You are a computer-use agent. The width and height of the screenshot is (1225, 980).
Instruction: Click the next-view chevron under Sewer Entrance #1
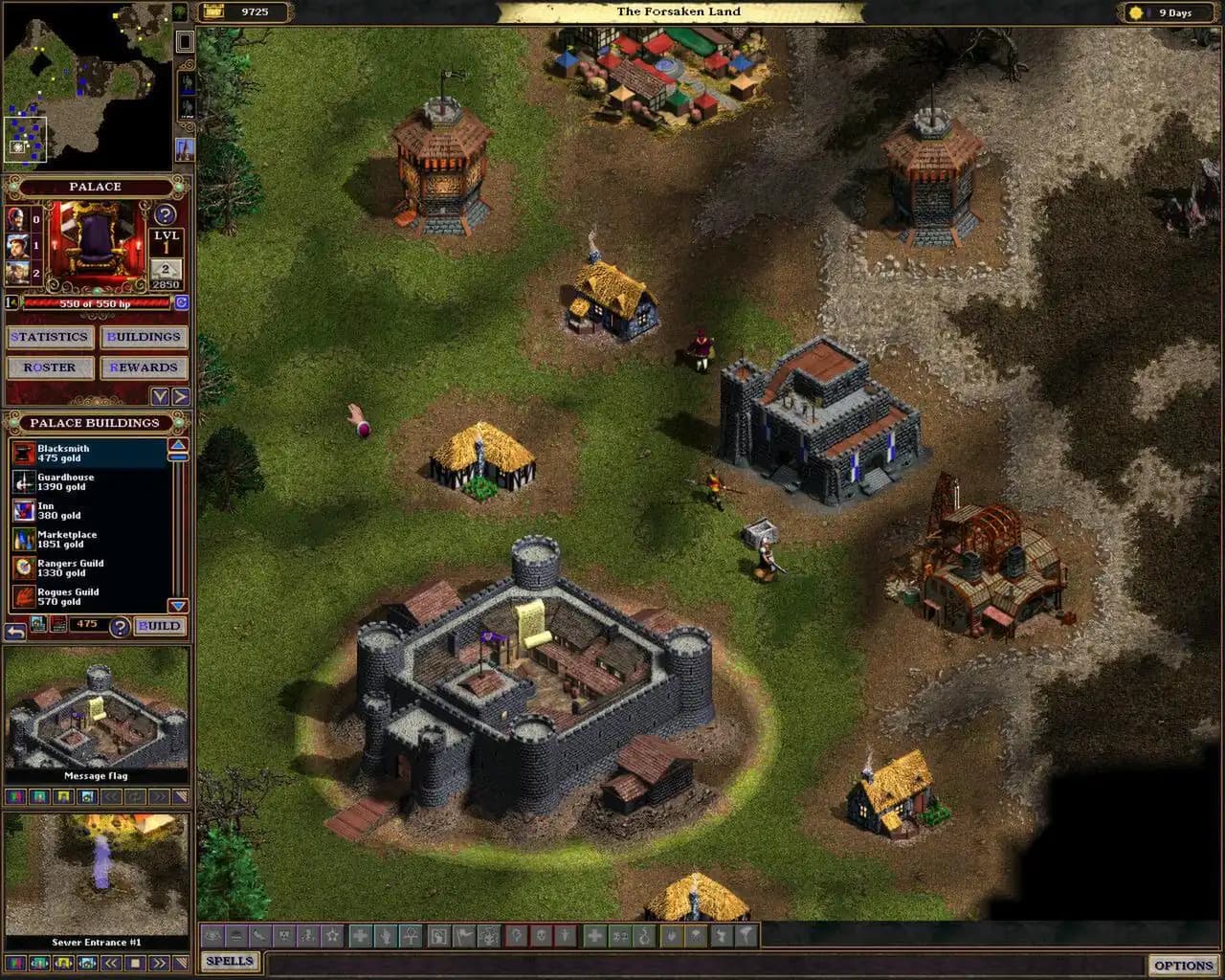click(159, 963)
